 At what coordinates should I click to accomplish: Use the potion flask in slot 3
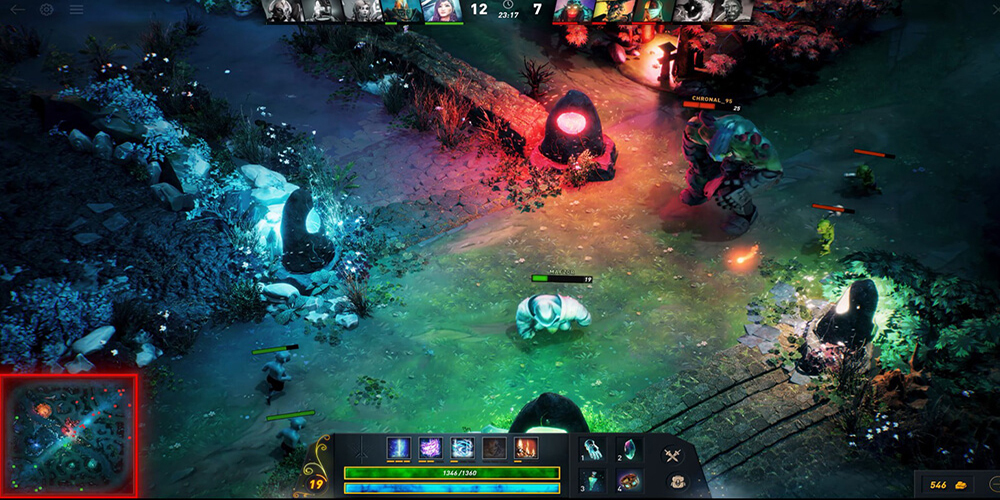(592, 480)
